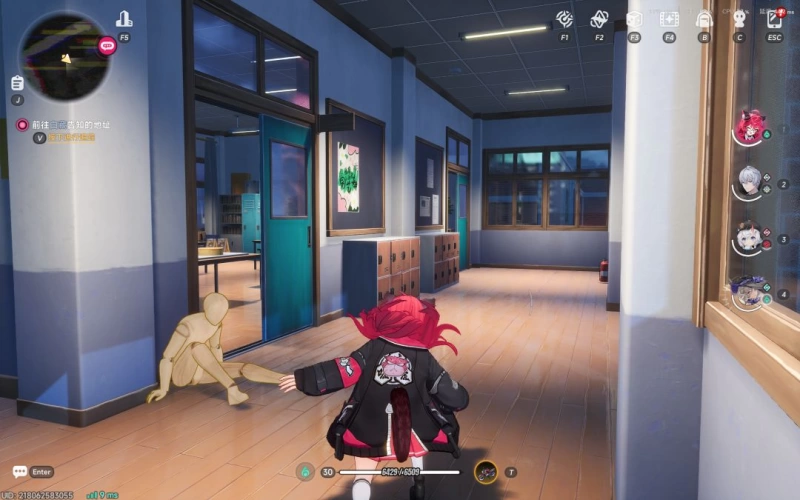Open the film strip sparkle menu
Screen dimensions: 800x500
[x=669, y=19]
